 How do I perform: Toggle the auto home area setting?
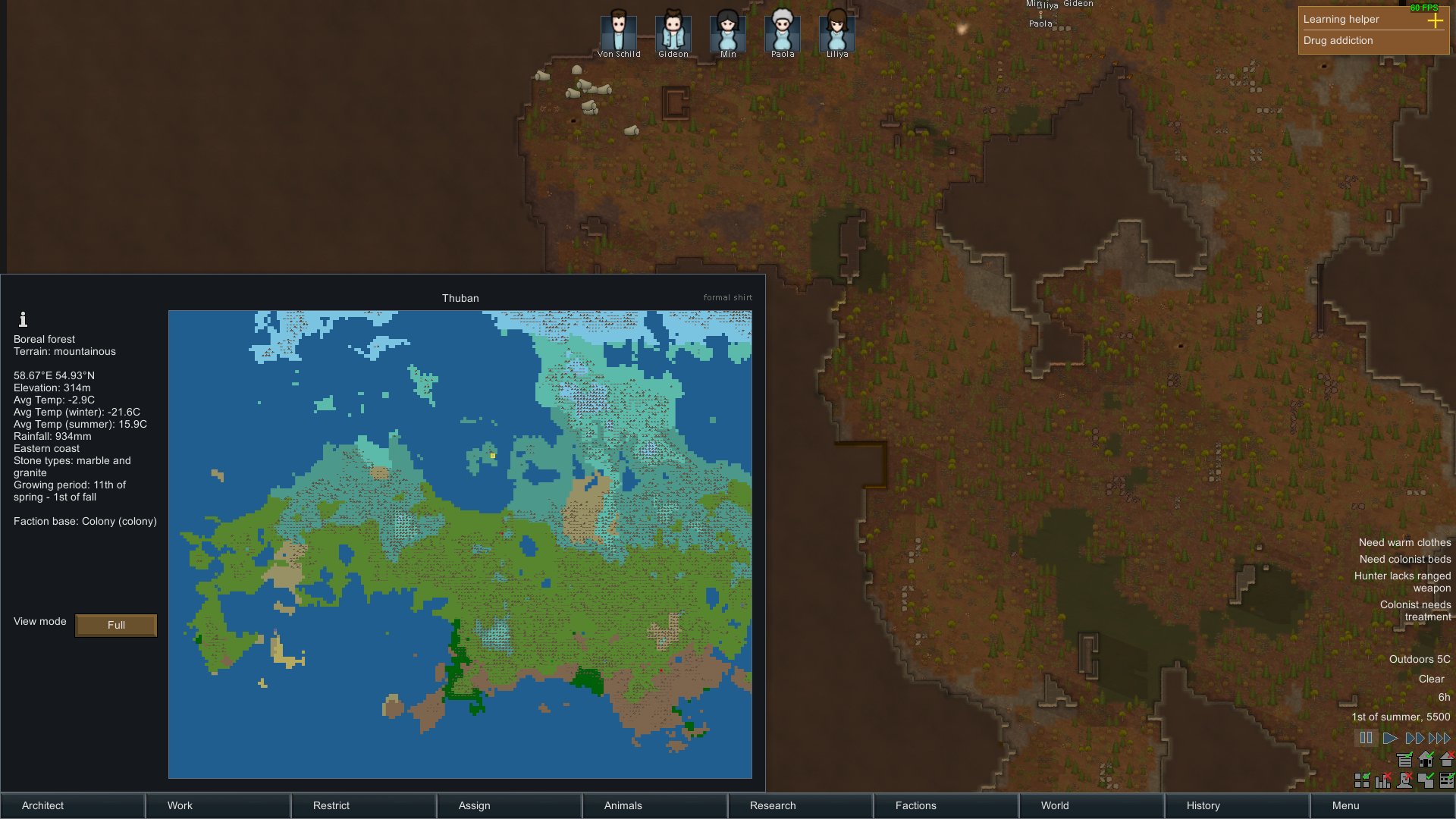(x=1426, y=759)
